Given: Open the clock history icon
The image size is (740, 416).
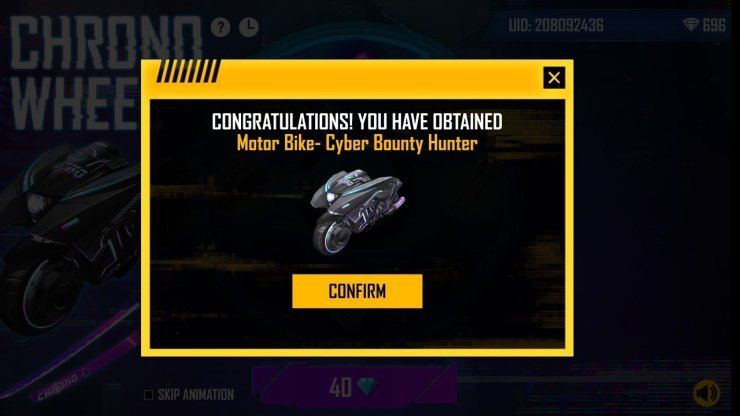Looking at the screenshot, I should 249,26.
